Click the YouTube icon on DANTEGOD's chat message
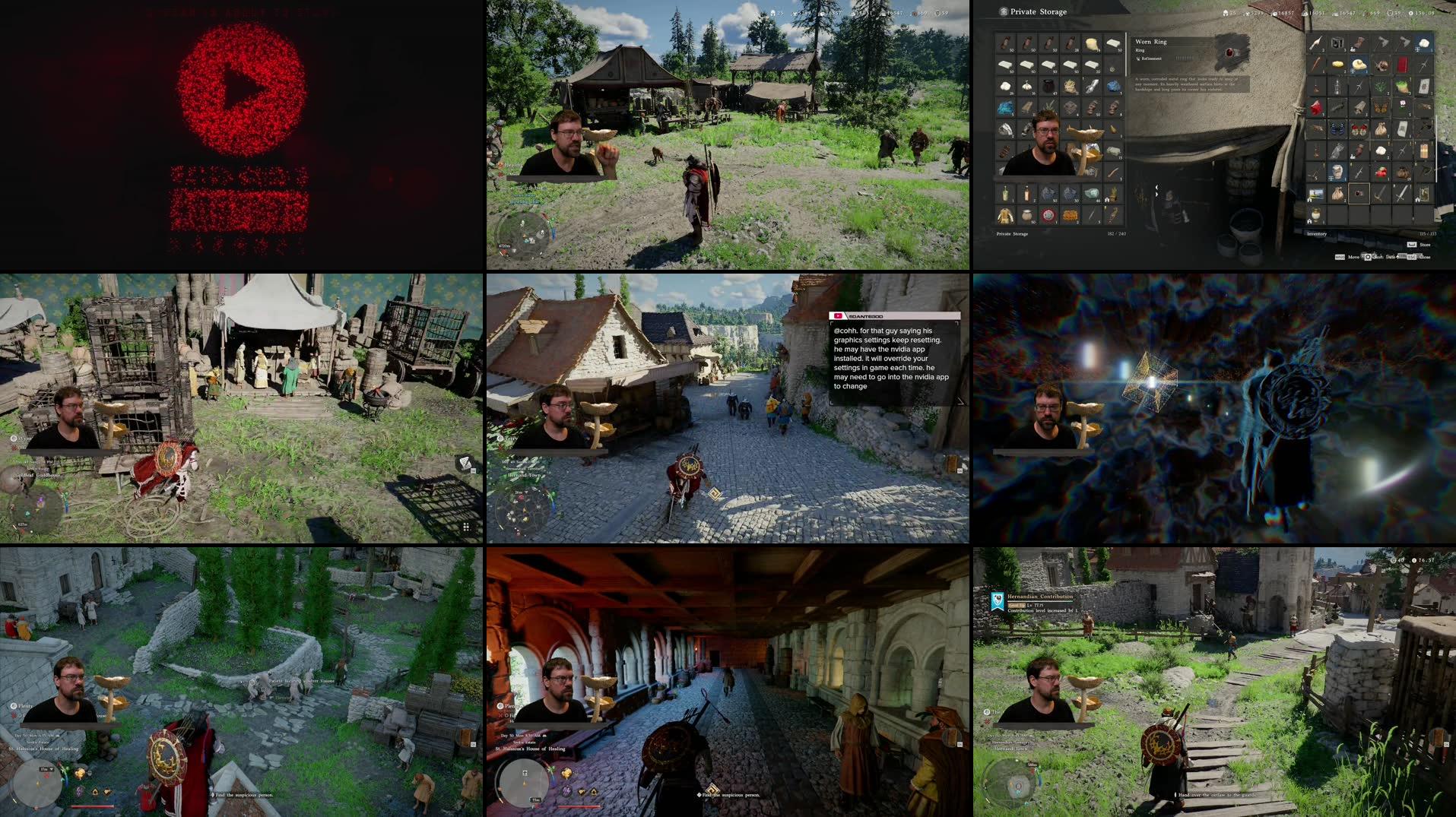Screen dimensions: 1456x817 (838, 316)
